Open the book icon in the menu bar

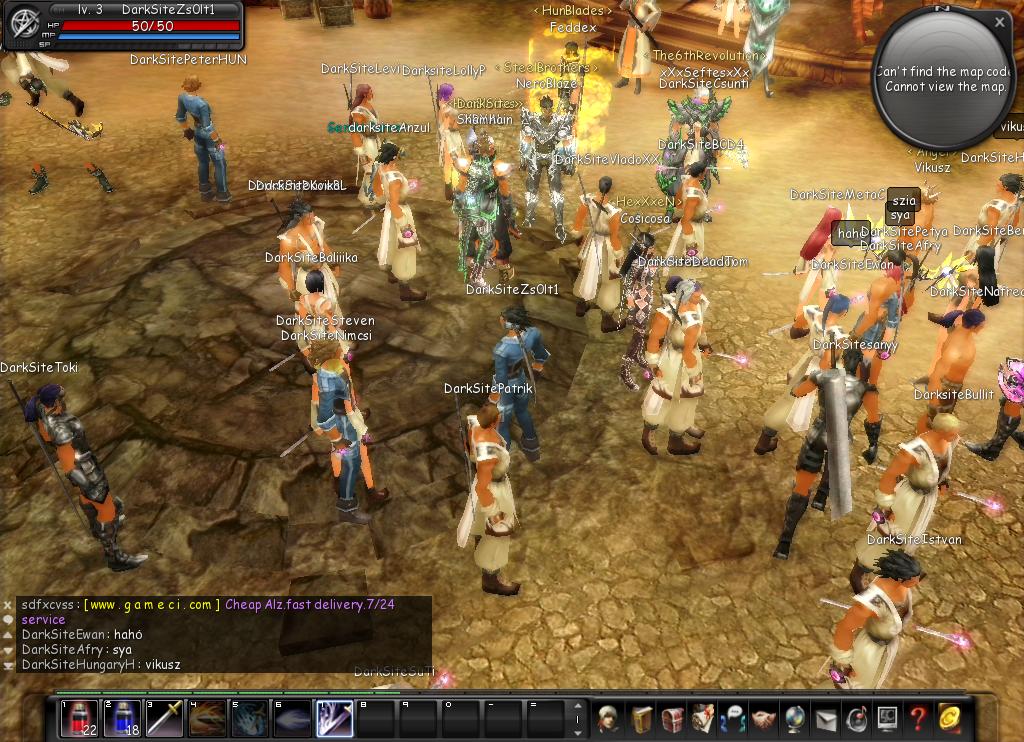(641, 719)
